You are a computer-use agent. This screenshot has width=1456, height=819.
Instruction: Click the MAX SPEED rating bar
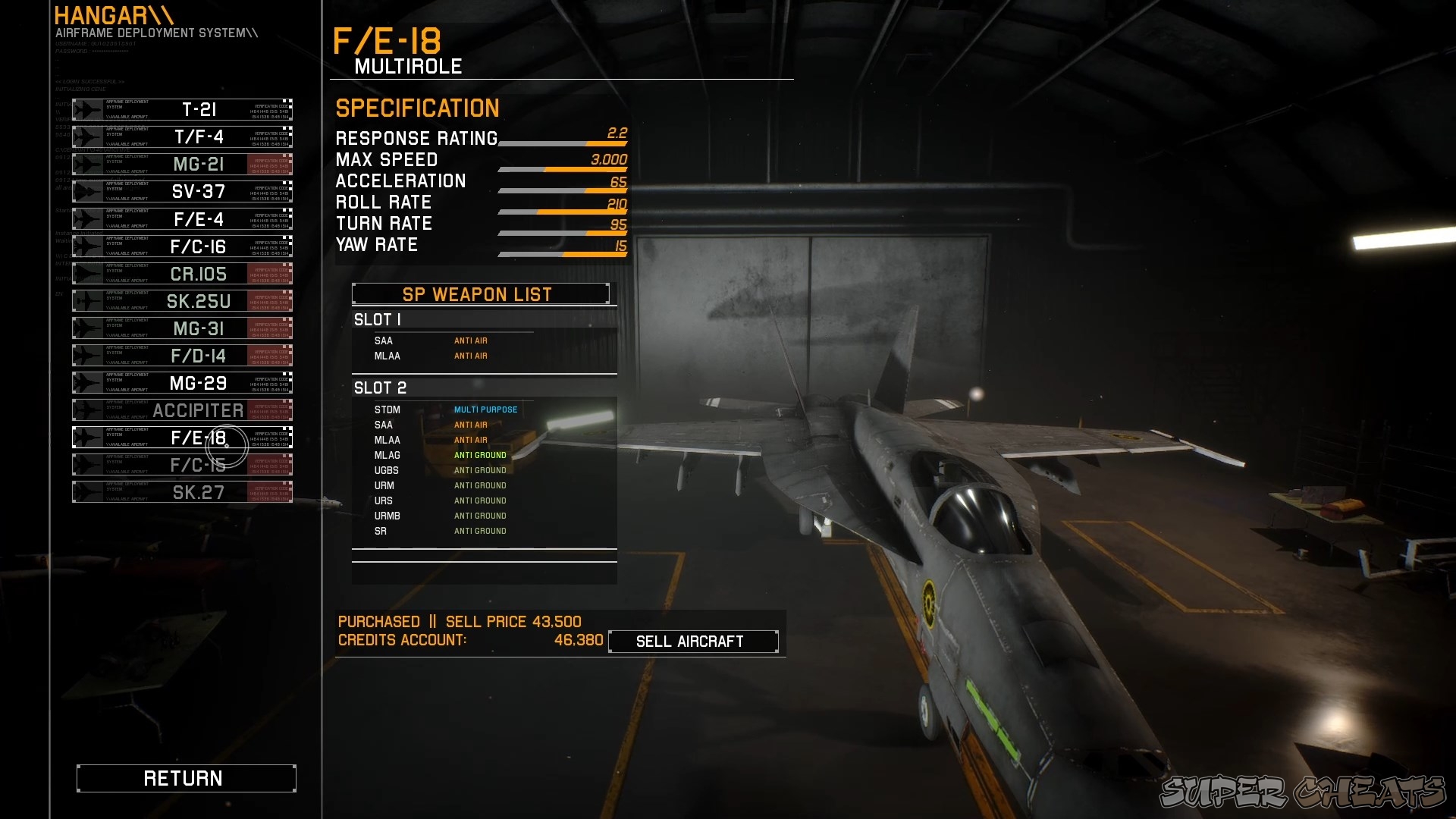tap(561, 168)
